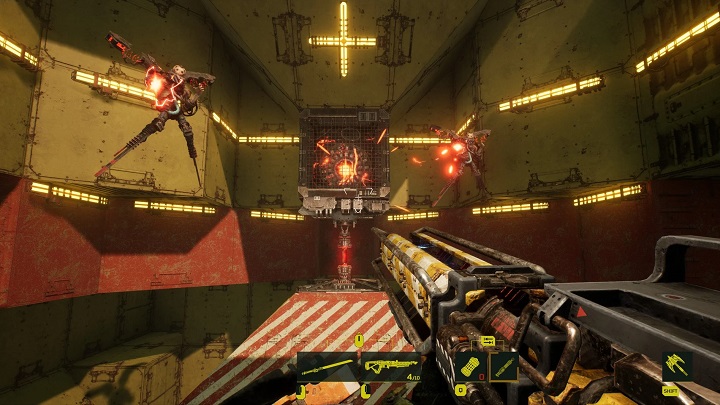Activate the grappling hook ability icon

pos(677,366)
